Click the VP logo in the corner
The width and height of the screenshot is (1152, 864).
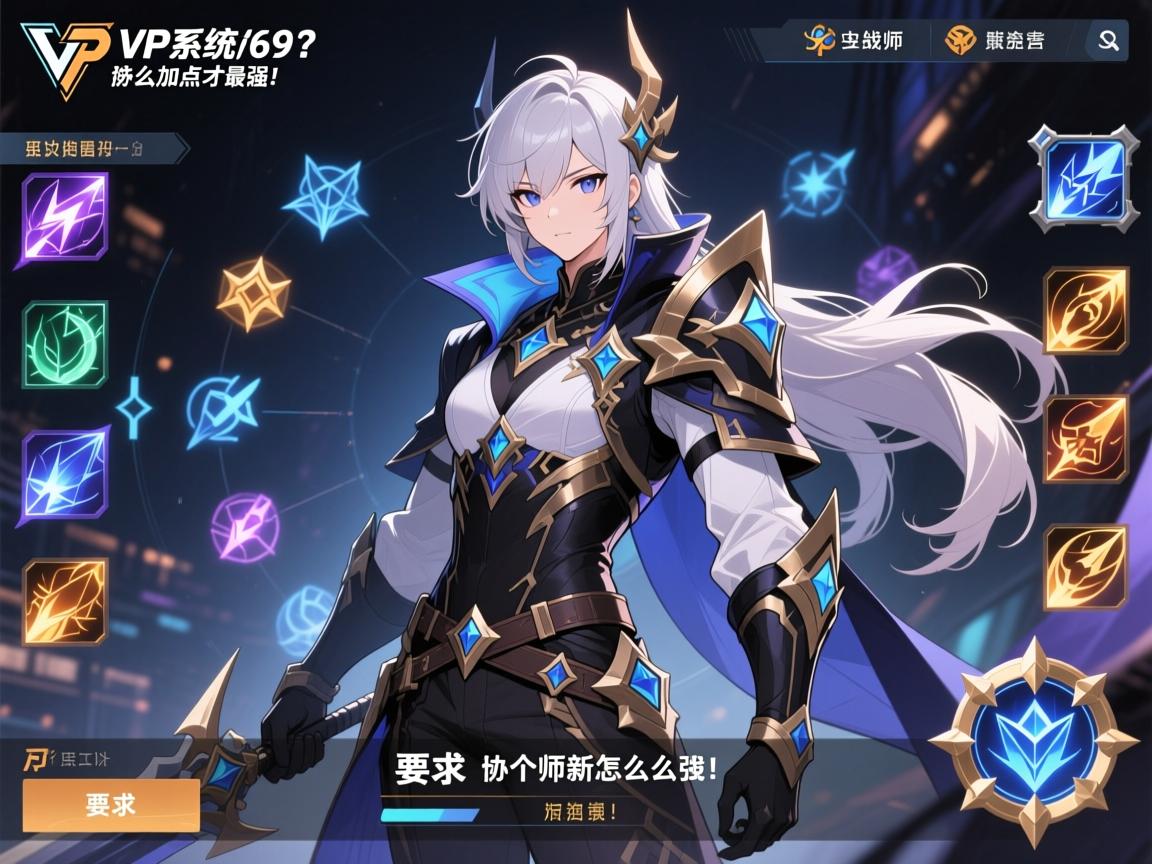pos(64,58)
